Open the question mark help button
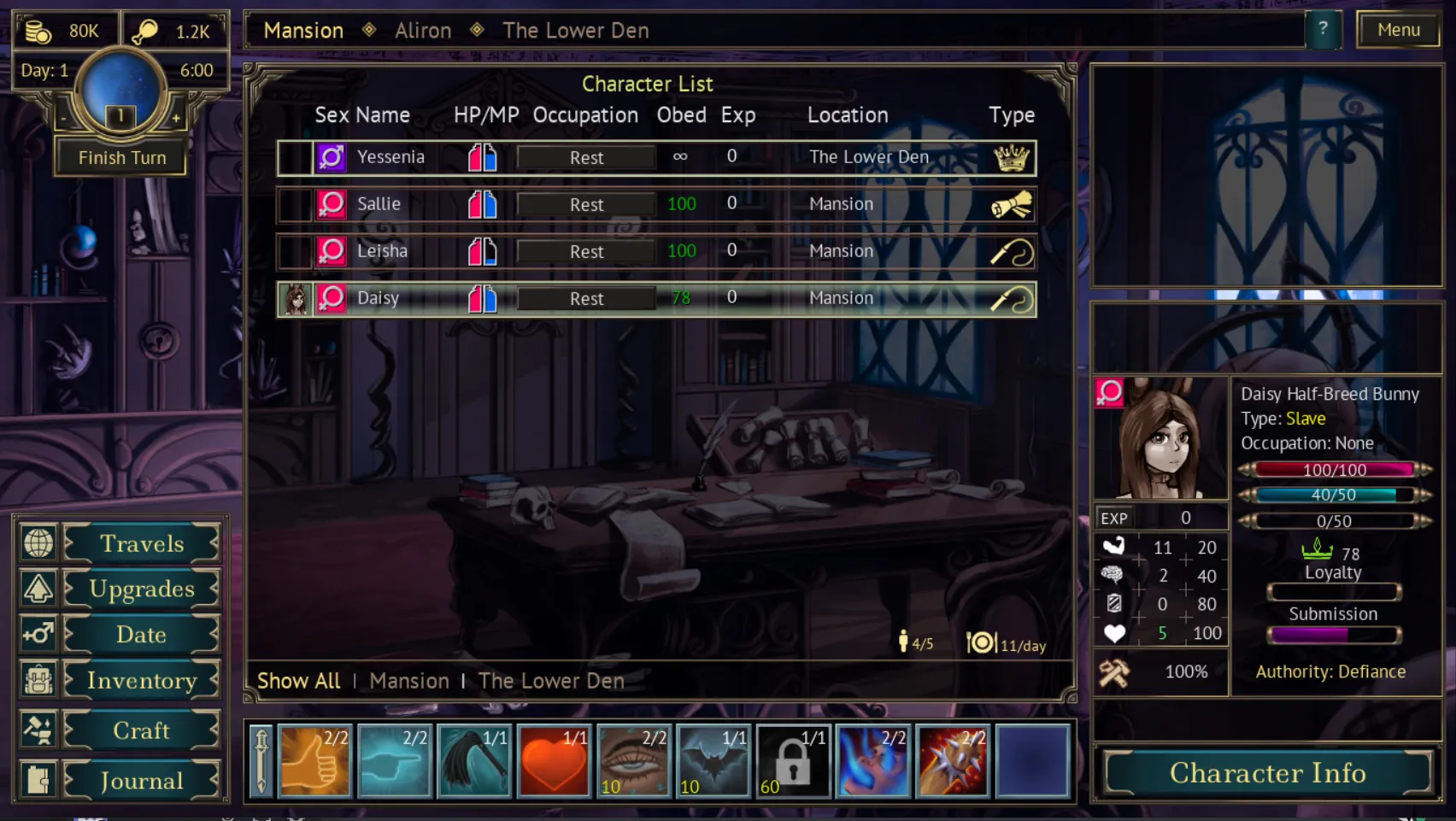This screenshot has height=821, width=1456. [1323, 30]
